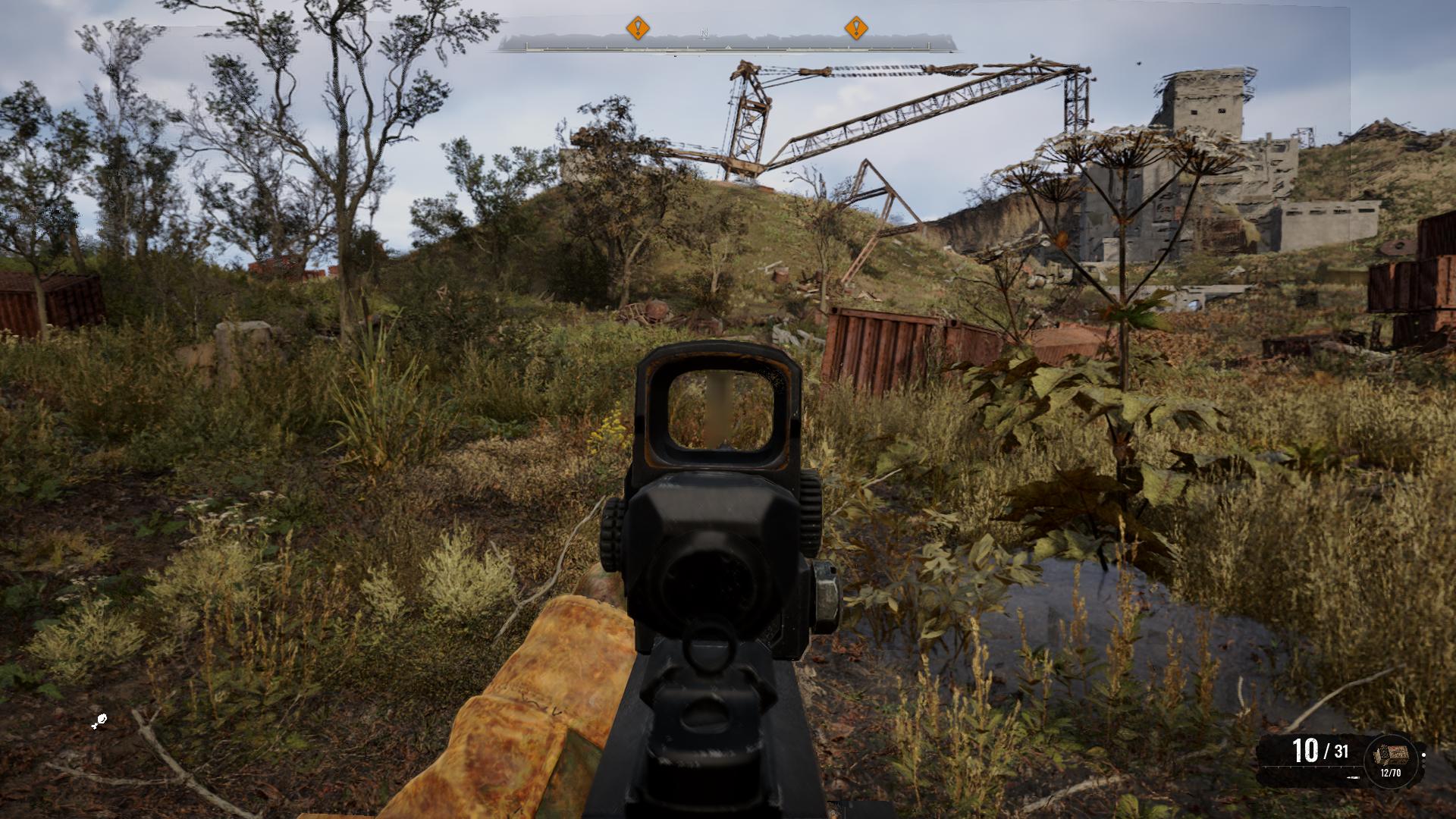Screen dimensions: 1456x819
Task: Click the compass bar's north indicator
Action: pyautogui.click(x=704, y=33)
